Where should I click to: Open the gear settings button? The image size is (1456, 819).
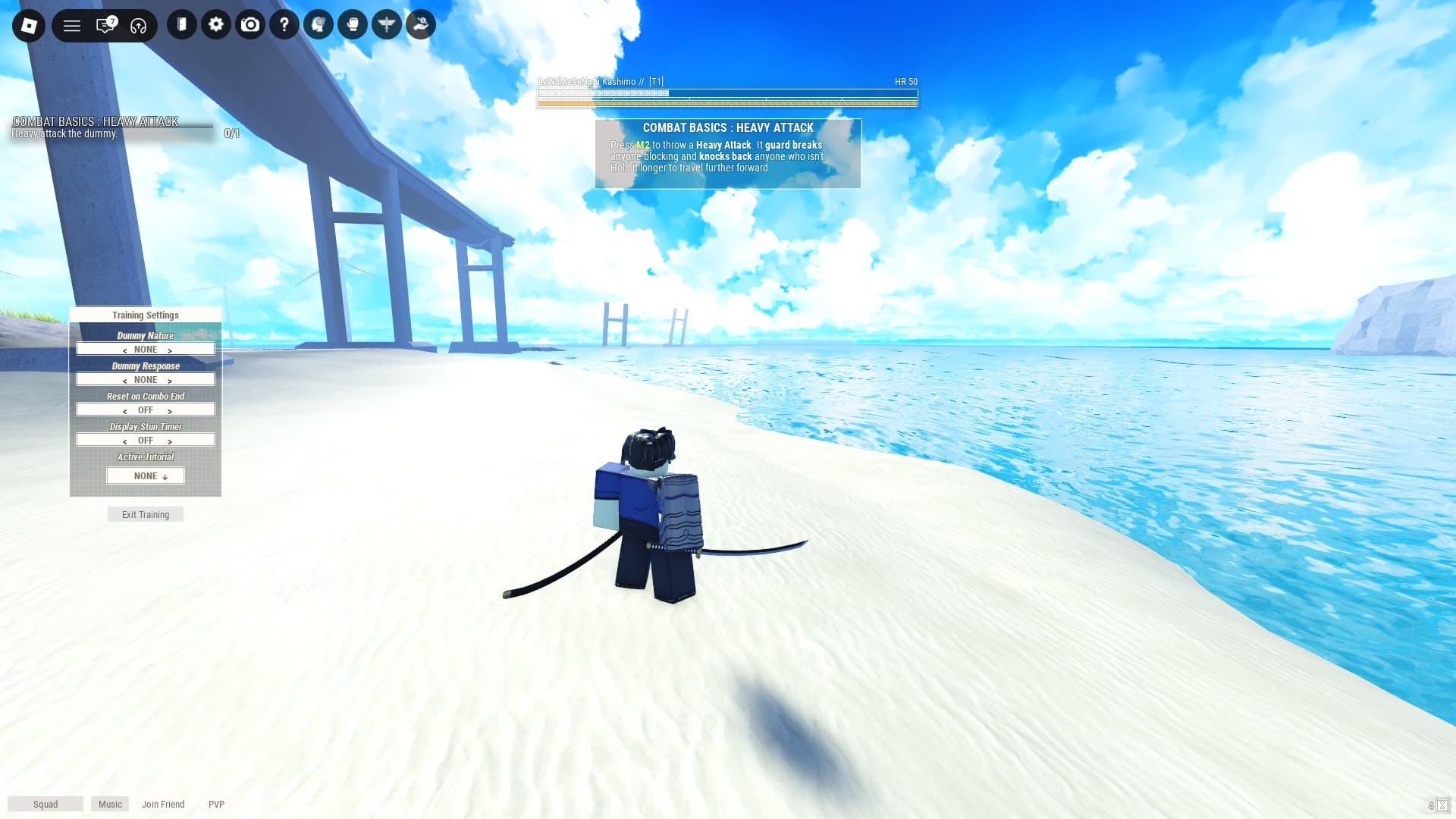pyautogui.click(x=216, y=25)
